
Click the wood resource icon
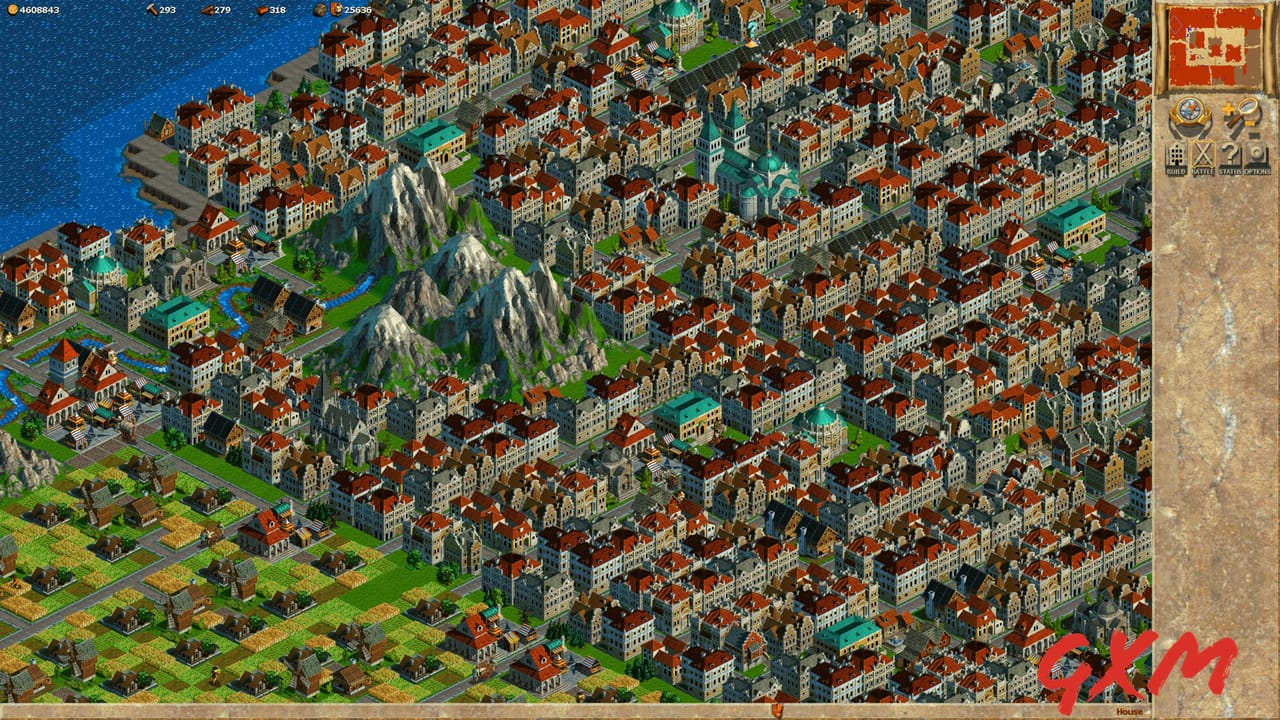click(207, 10)
